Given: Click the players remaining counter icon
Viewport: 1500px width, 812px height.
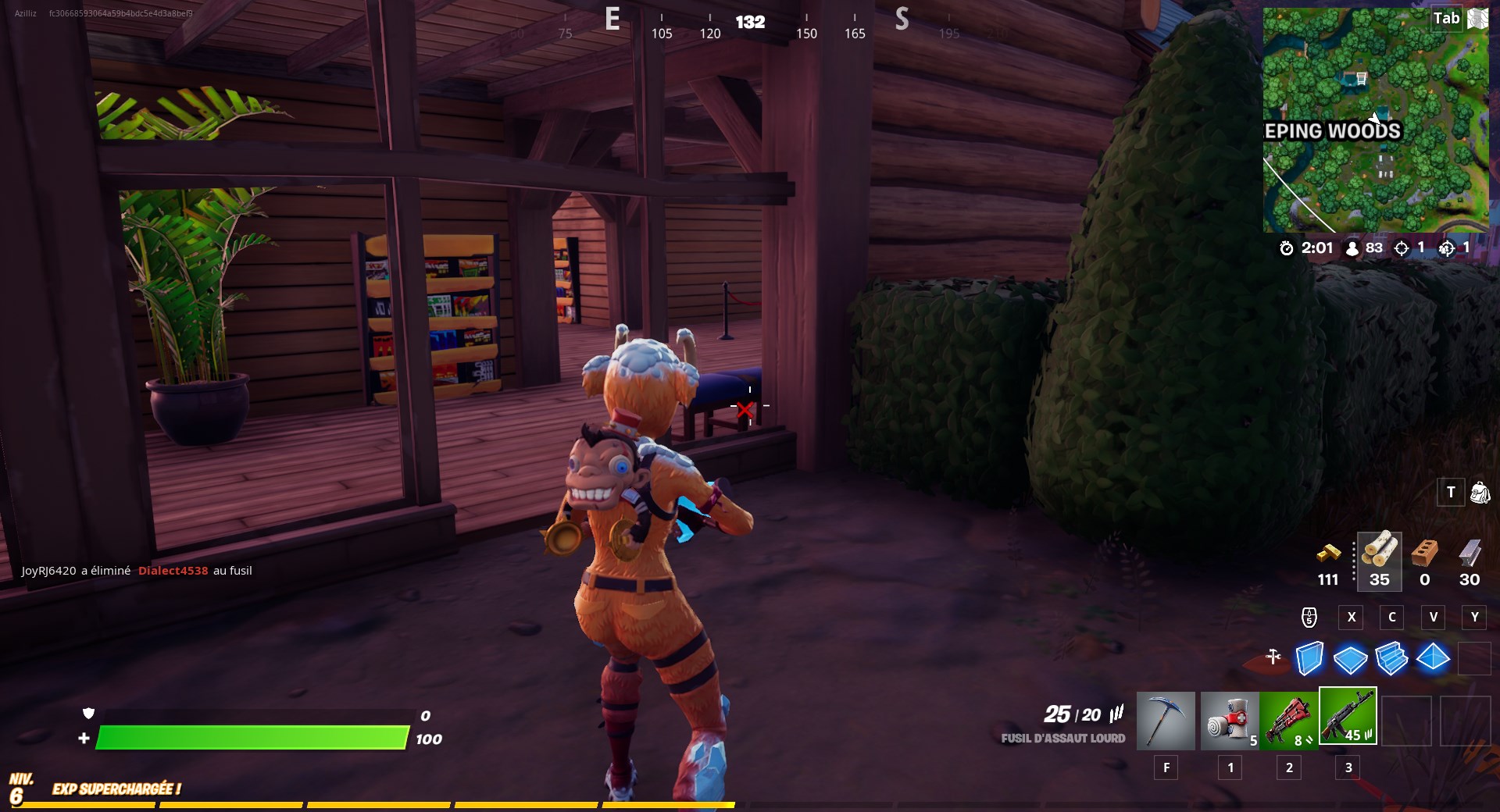Looking at the screenshot, I should (x=1352, y=248).
